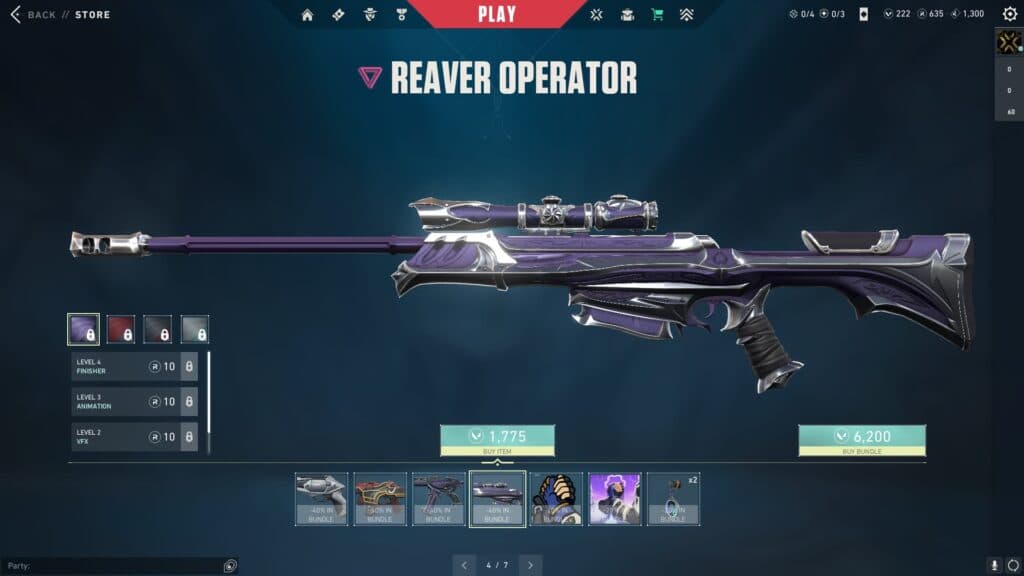Go to the previous bundle item

[x=463, y=565]
